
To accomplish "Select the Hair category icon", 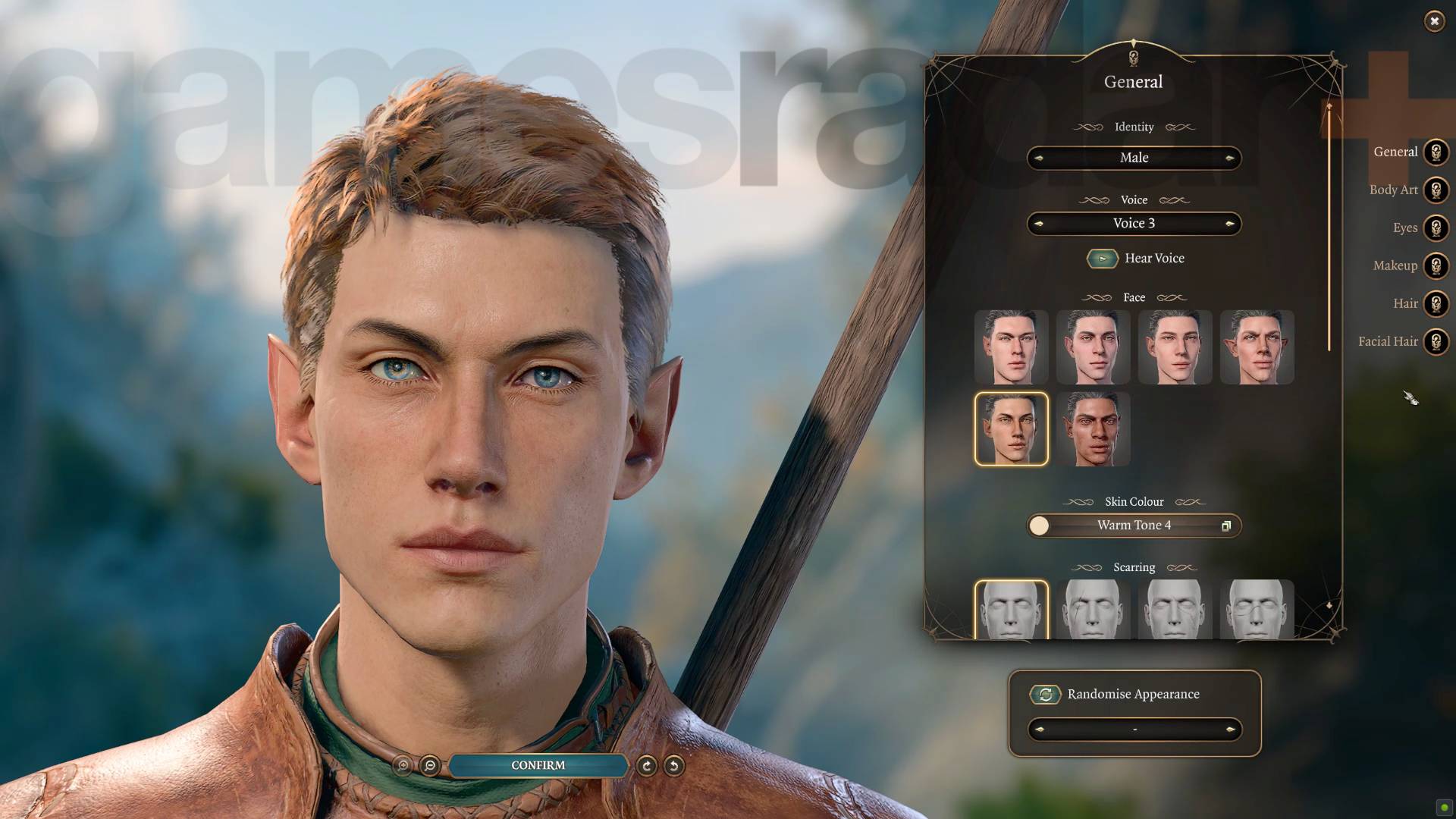I will point(1436,303).
